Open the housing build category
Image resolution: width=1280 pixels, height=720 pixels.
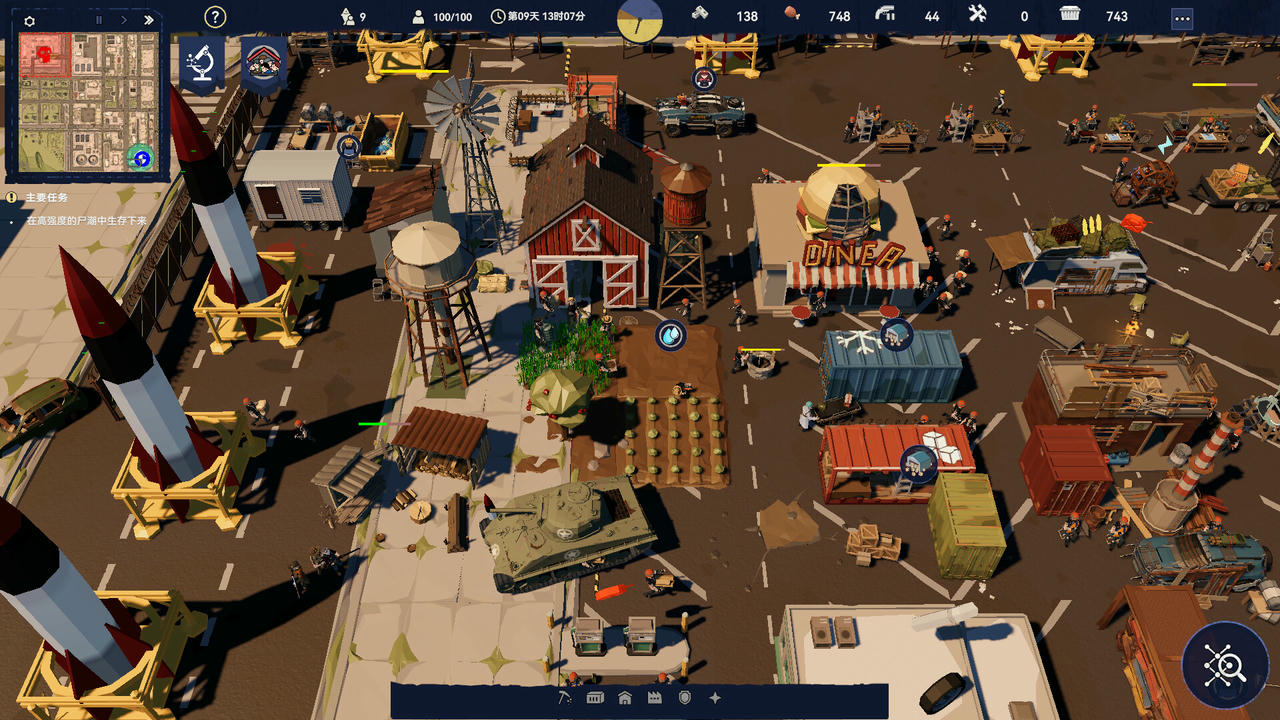624,697
